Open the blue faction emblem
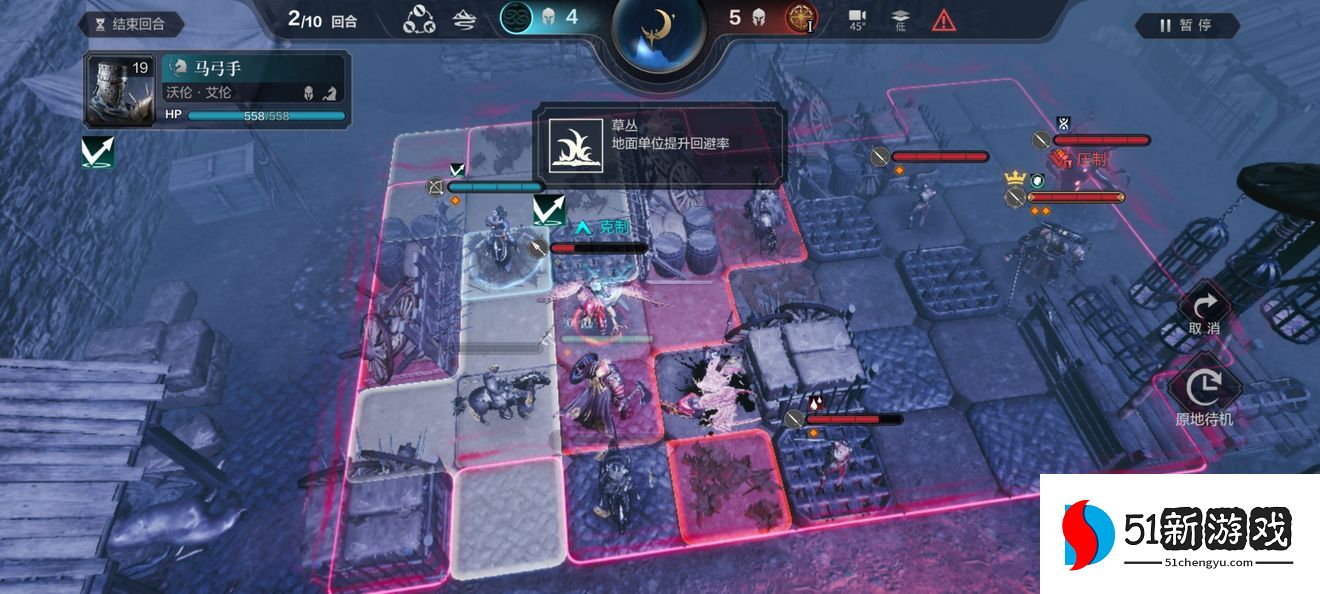The height and width of the screenshot is (594, 1320). 516,18
